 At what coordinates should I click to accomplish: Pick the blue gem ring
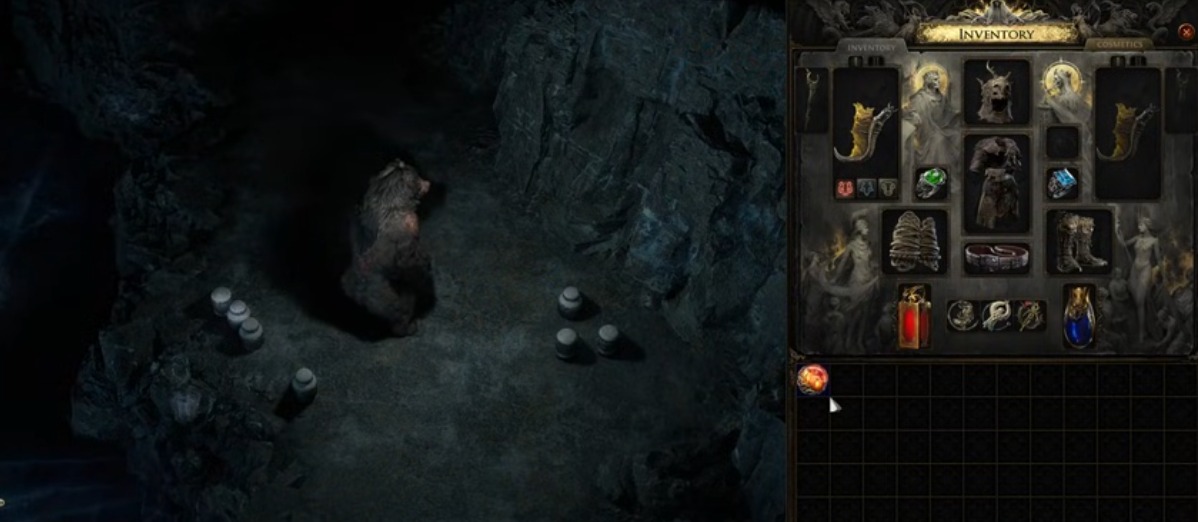[1062, 183]
